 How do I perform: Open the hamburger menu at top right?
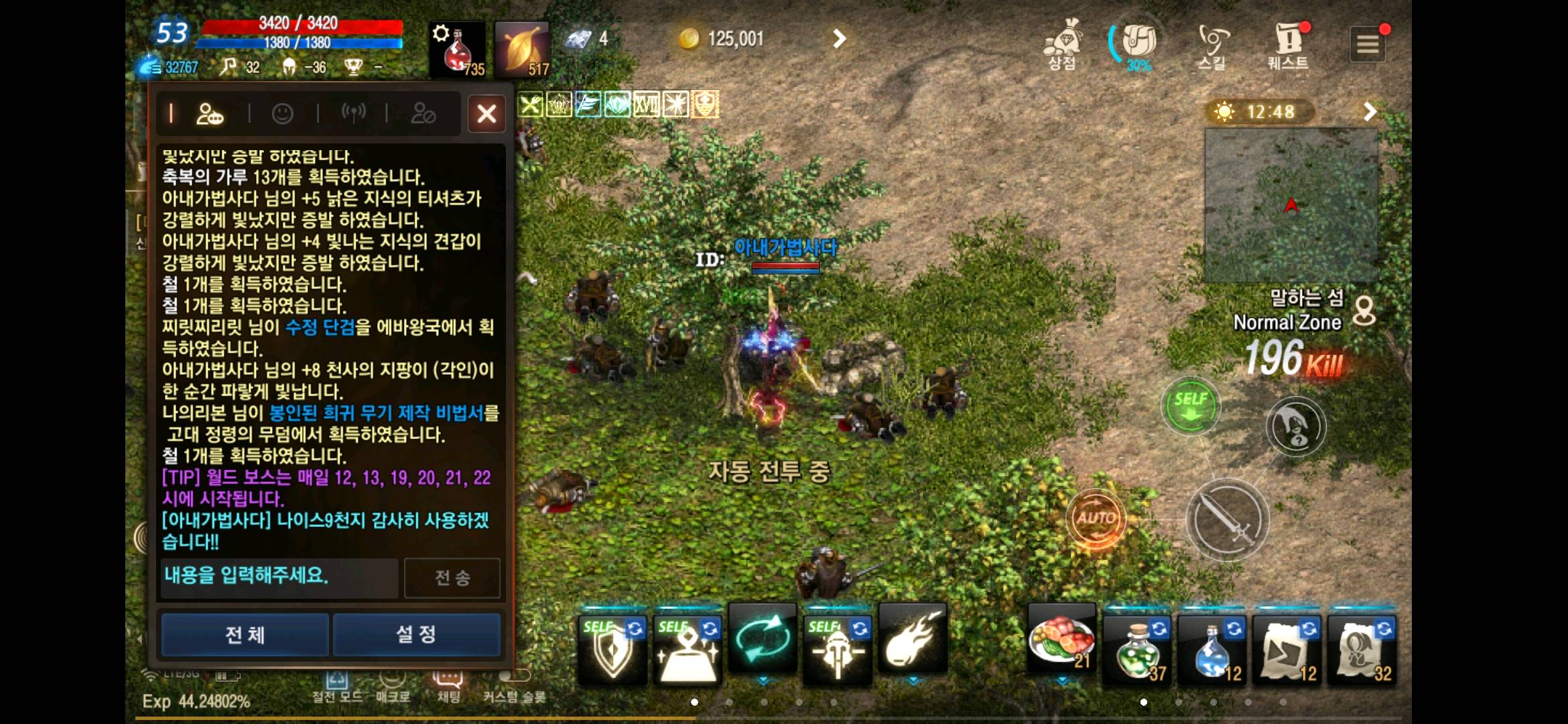pyautogui.click(x=1368, y=44)
